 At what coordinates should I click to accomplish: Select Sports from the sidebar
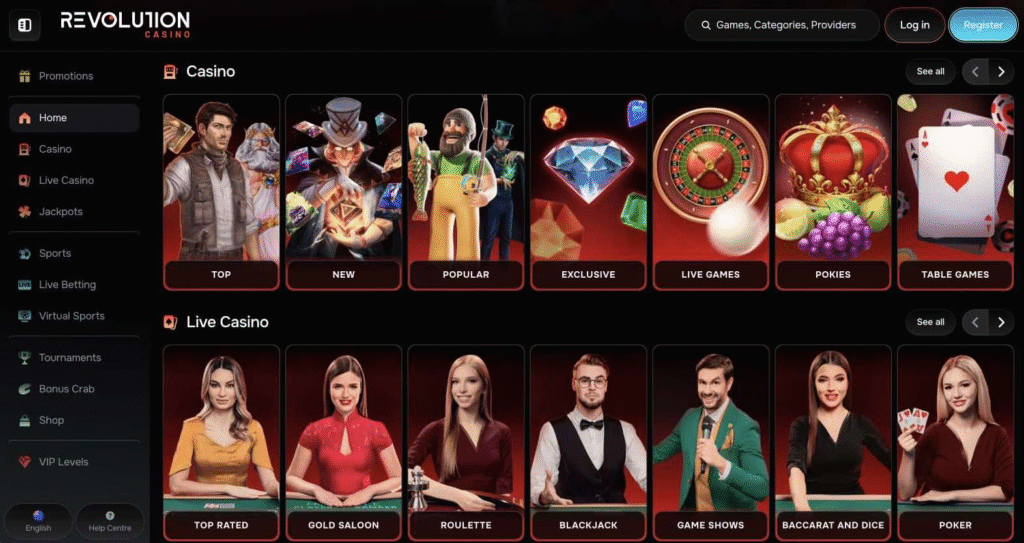click(x=54, y=253)
